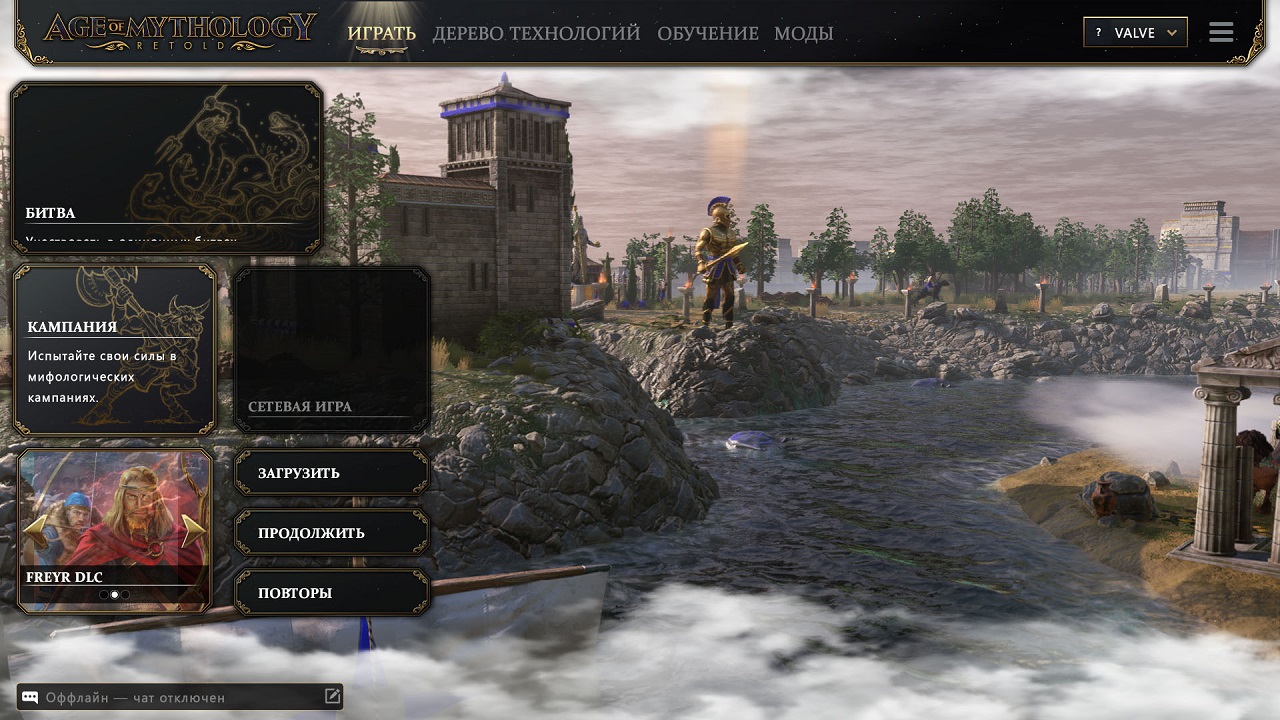This screenshot has width=1280, height=720.
Task: Click the ПРОДОЛЖИТЬ button
Action: (x=331, y=531)
